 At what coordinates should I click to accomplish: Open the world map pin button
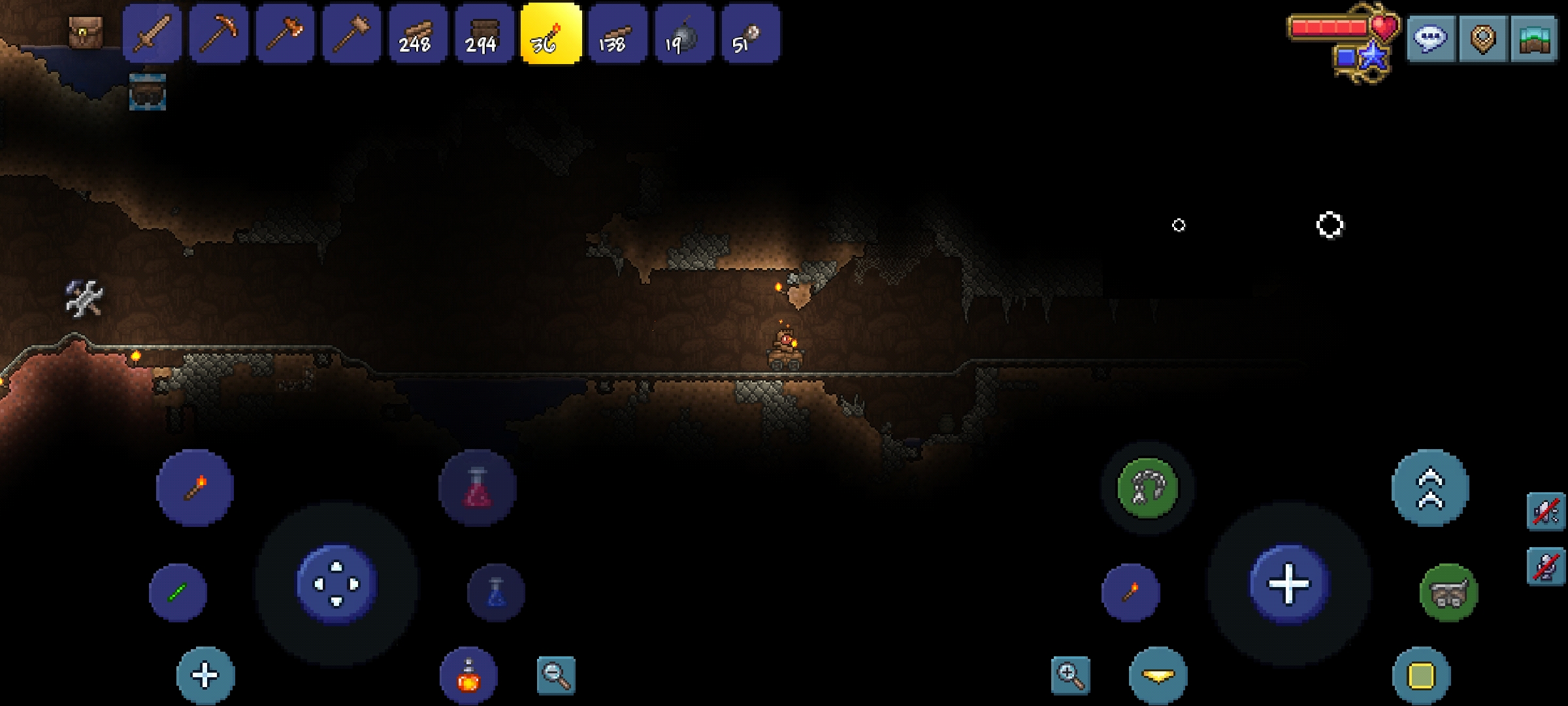1482,39
